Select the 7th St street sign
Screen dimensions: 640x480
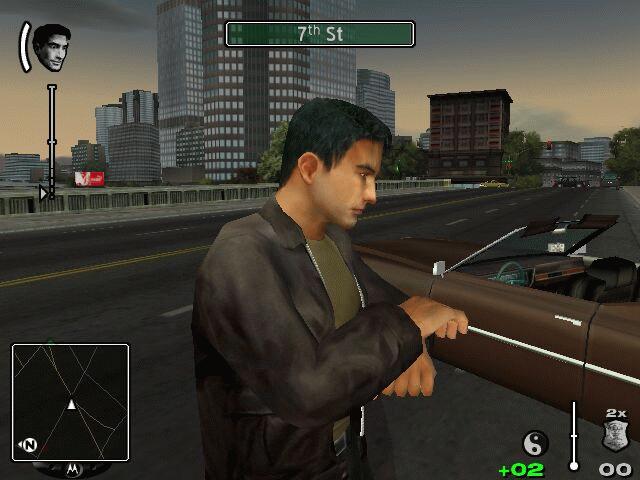pyautogui.click(x=320, y=33)
